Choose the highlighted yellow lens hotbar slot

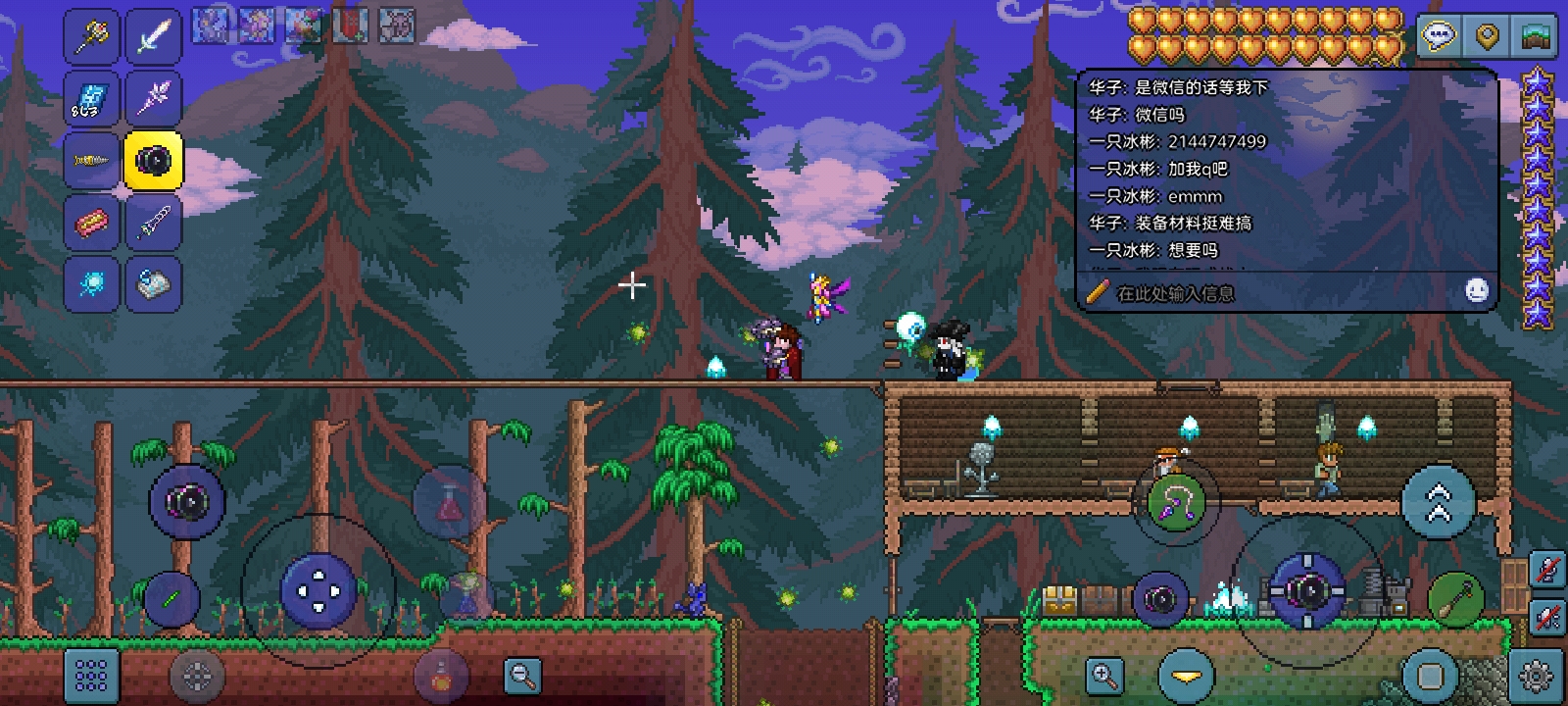click(x=154, y=160)
